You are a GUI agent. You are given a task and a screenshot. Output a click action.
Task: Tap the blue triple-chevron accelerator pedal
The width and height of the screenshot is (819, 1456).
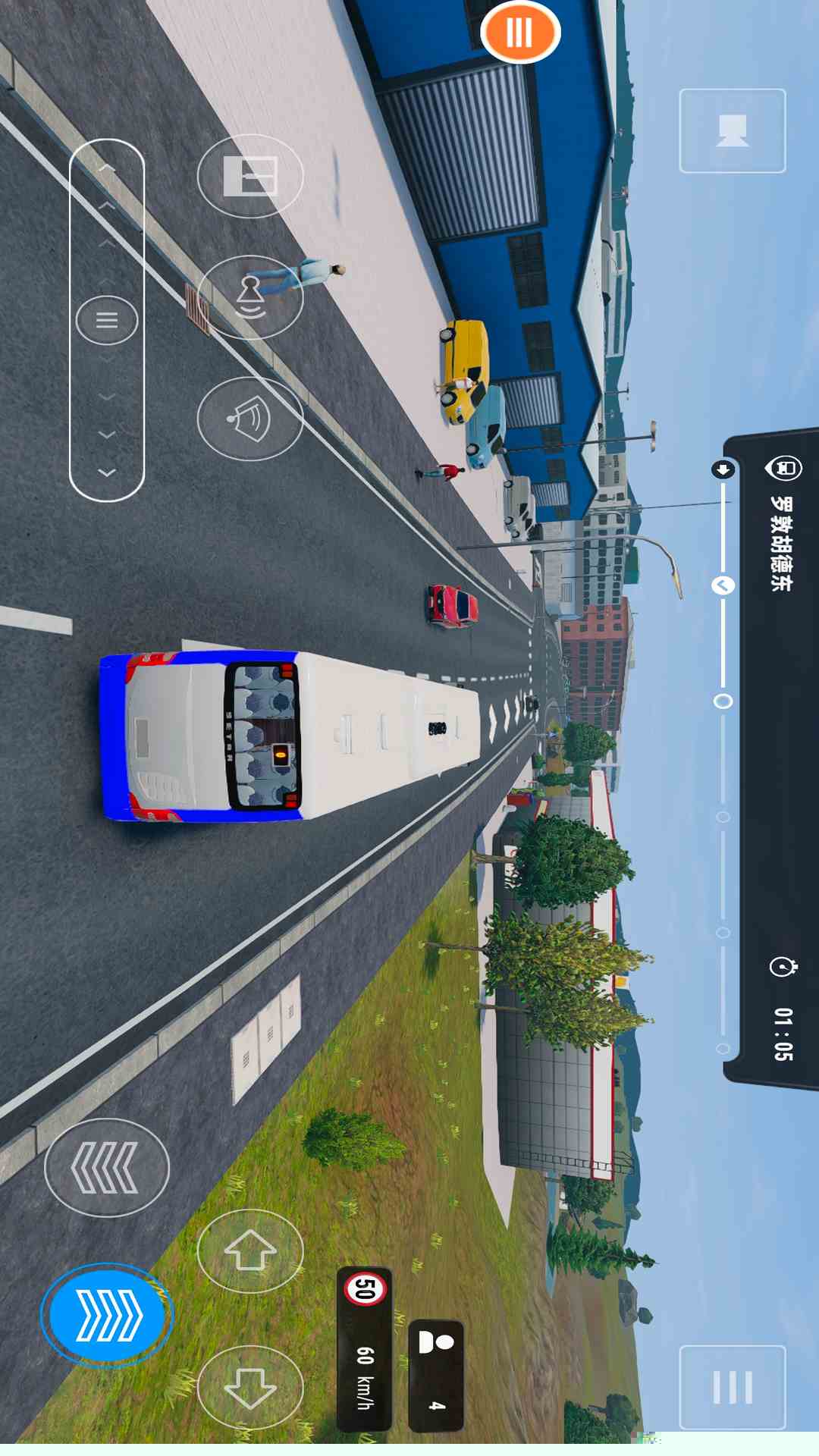tap(107, 1315)
